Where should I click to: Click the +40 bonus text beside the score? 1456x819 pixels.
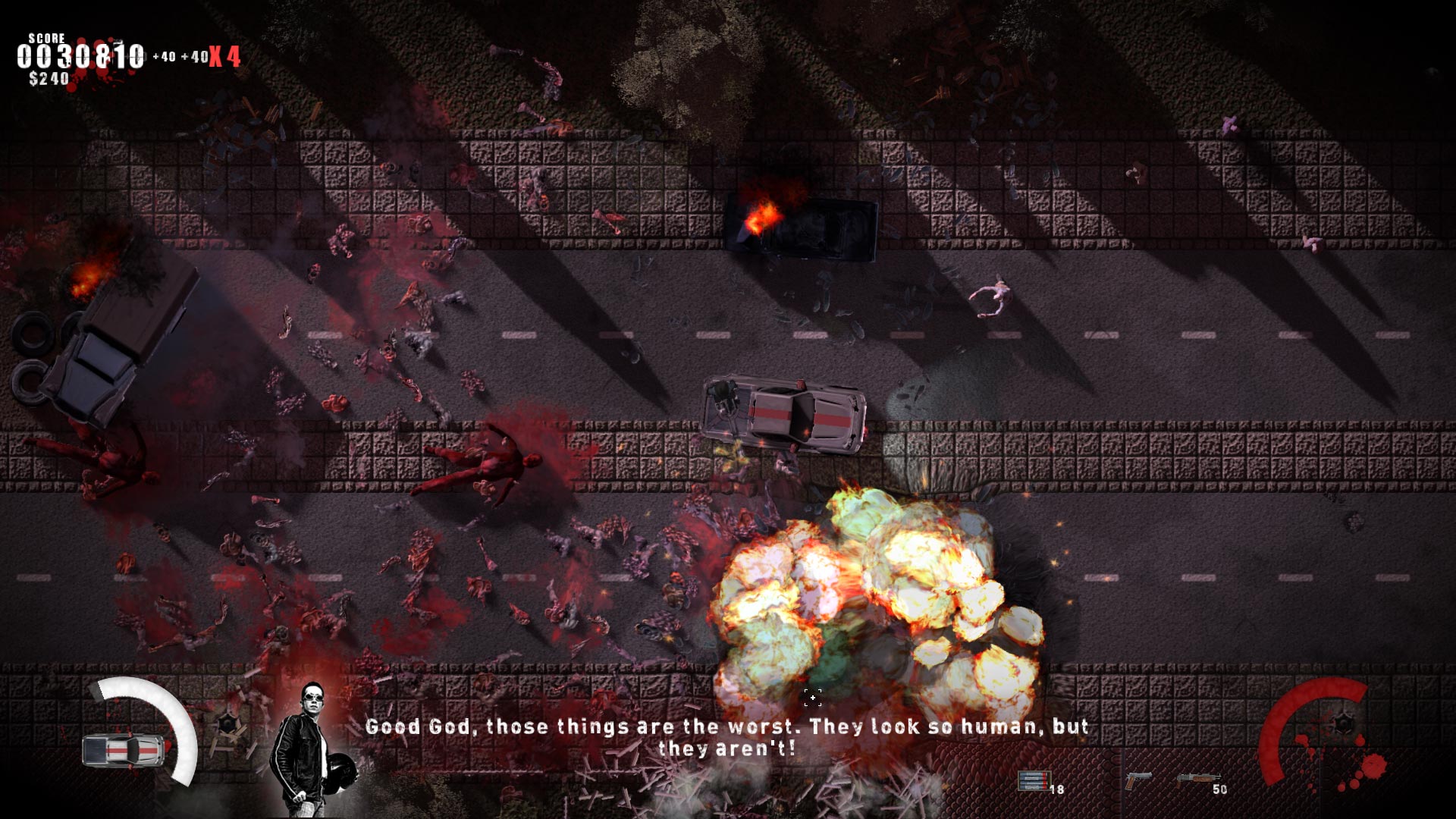tap(164, 55)
